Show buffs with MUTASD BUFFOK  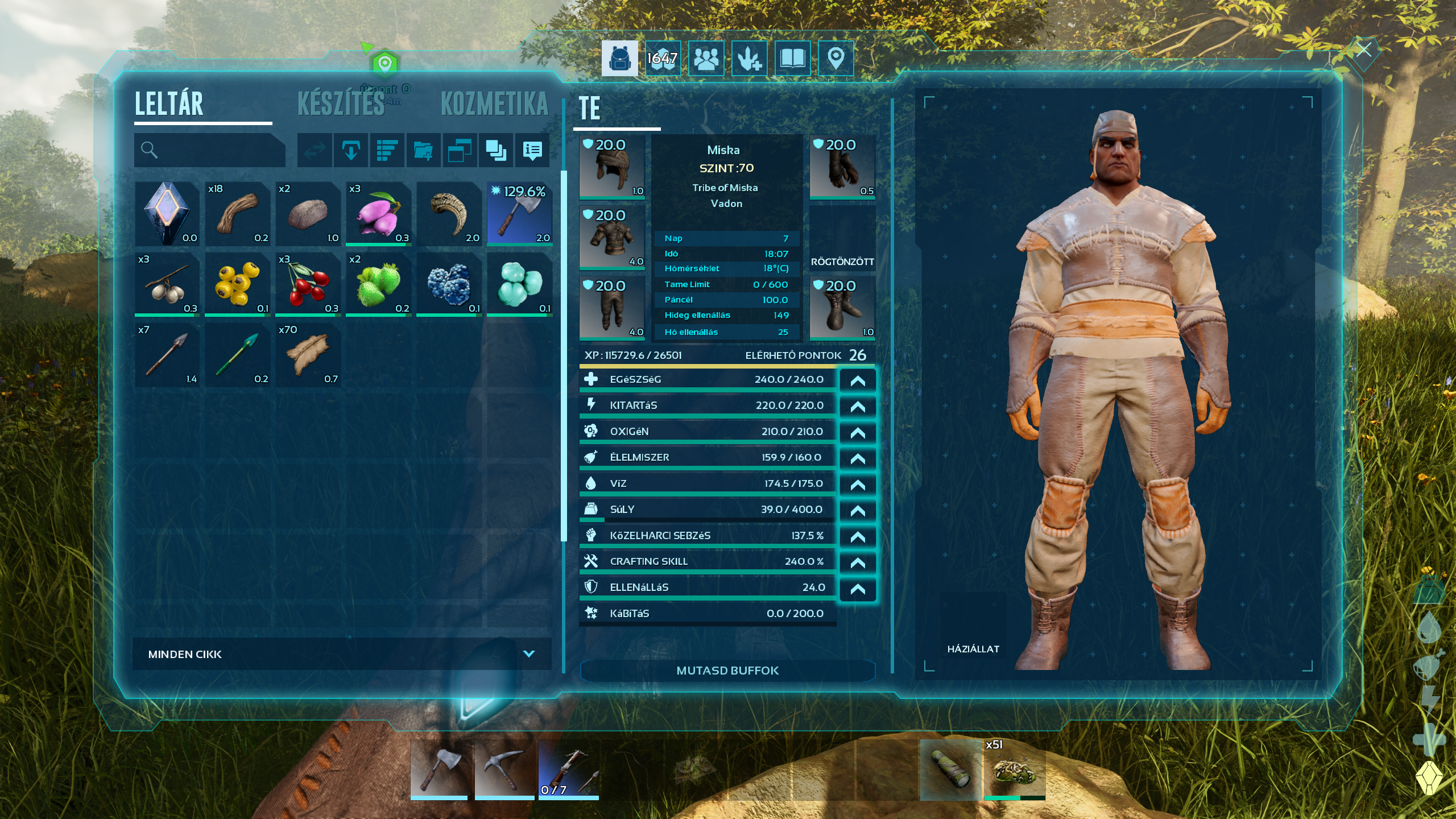click(x=727, y=671)
